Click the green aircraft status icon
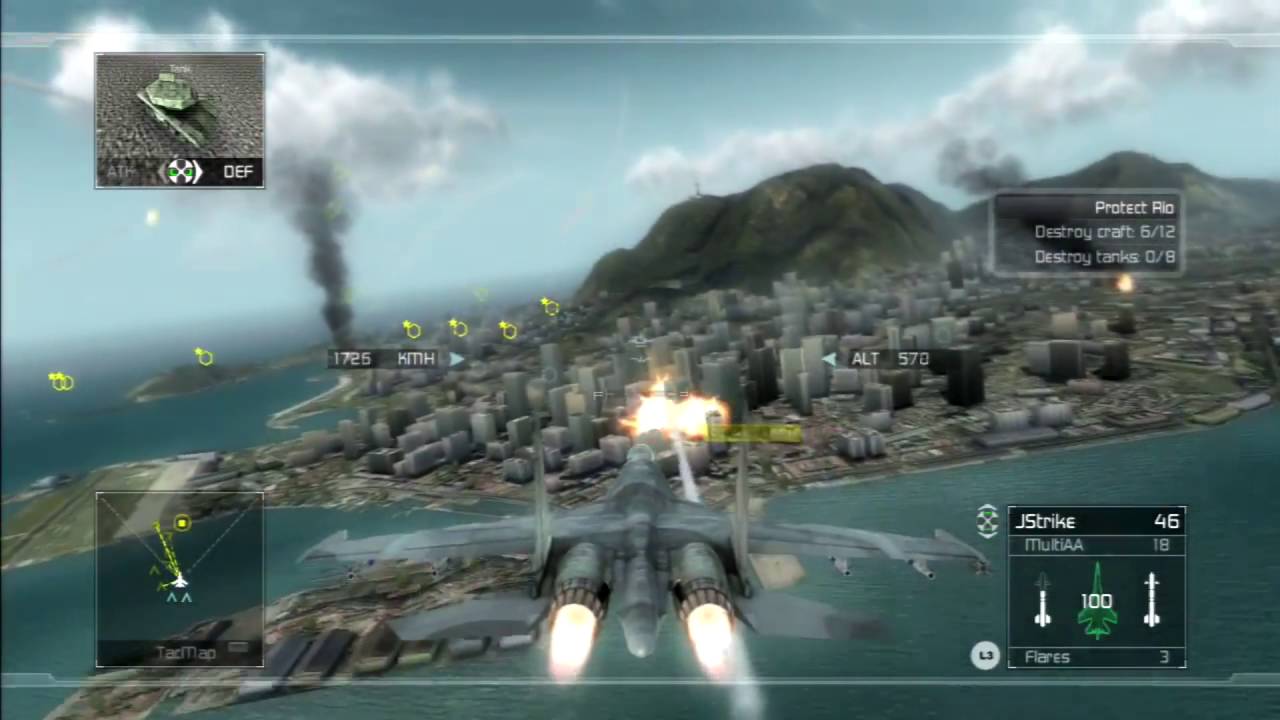The height and width of the screenshot is (720, 1280). pos(1097,601)
